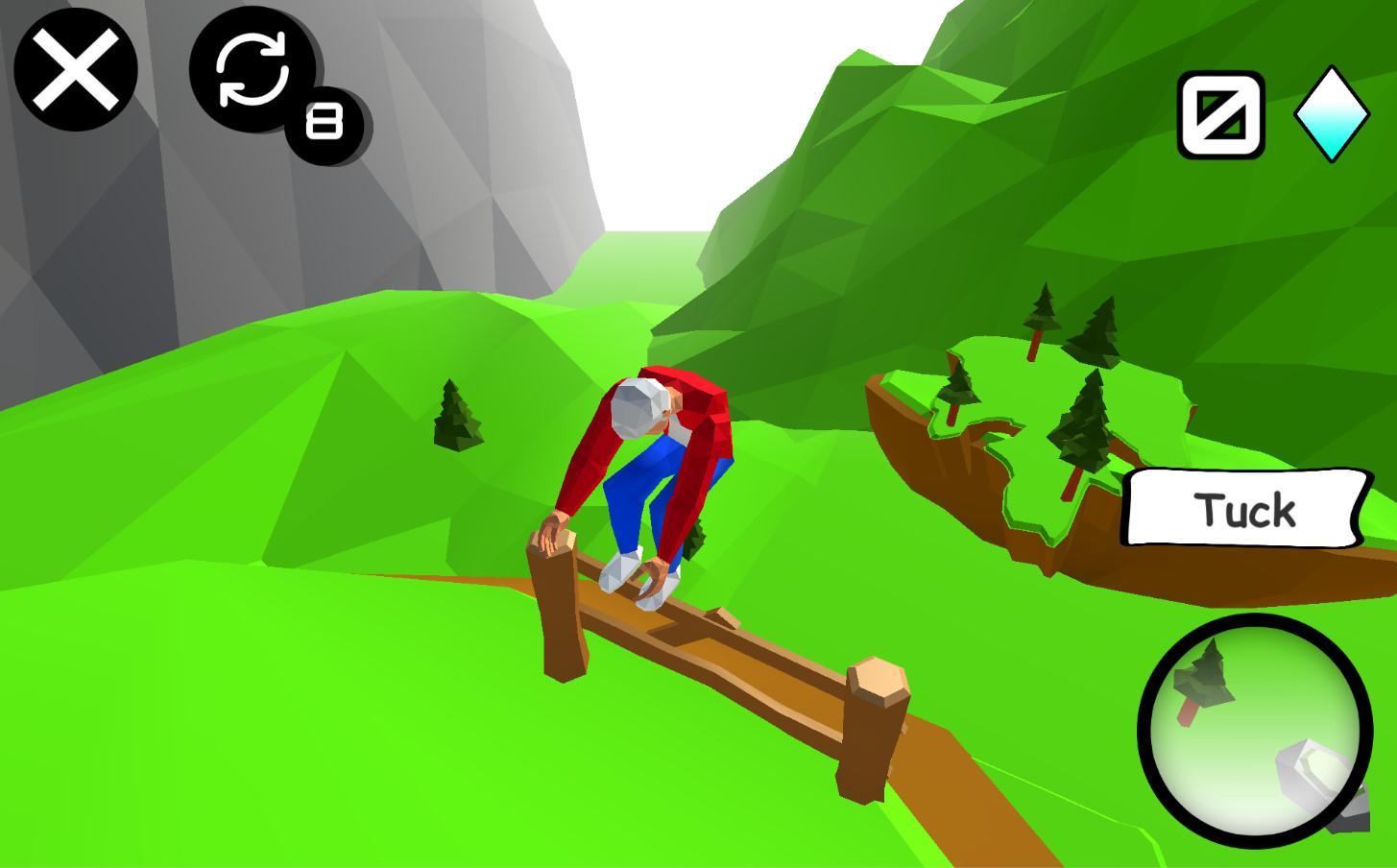The height and width of the screenshot is (868, 1397).
Task: Close the level with the X button
Action: pos(76,69)
